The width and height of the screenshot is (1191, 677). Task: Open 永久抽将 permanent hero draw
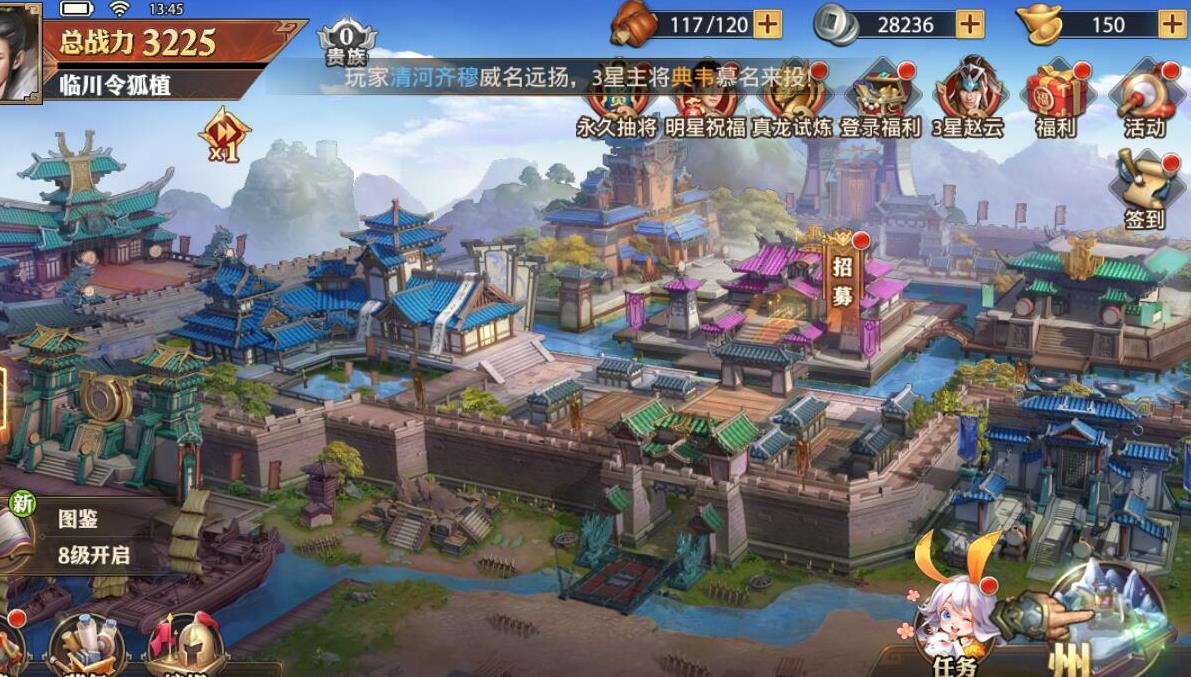click(618, 102)
